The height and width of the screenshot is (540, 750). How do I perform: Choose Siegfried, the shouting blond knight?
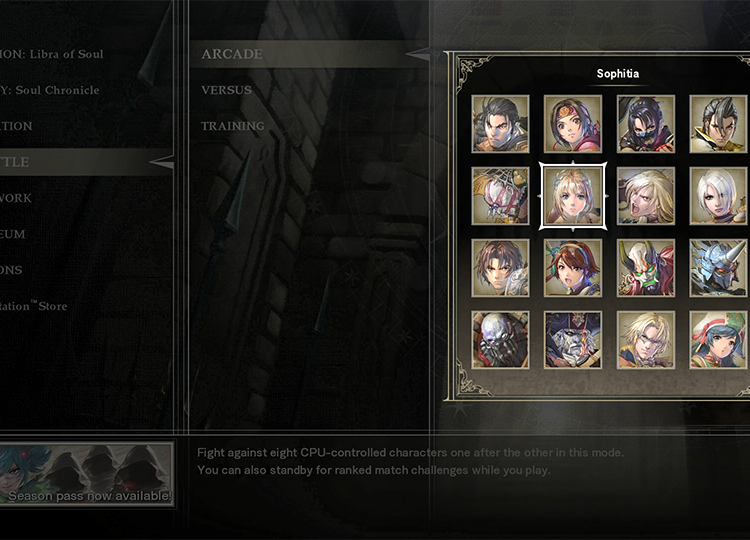pos(646,196)
